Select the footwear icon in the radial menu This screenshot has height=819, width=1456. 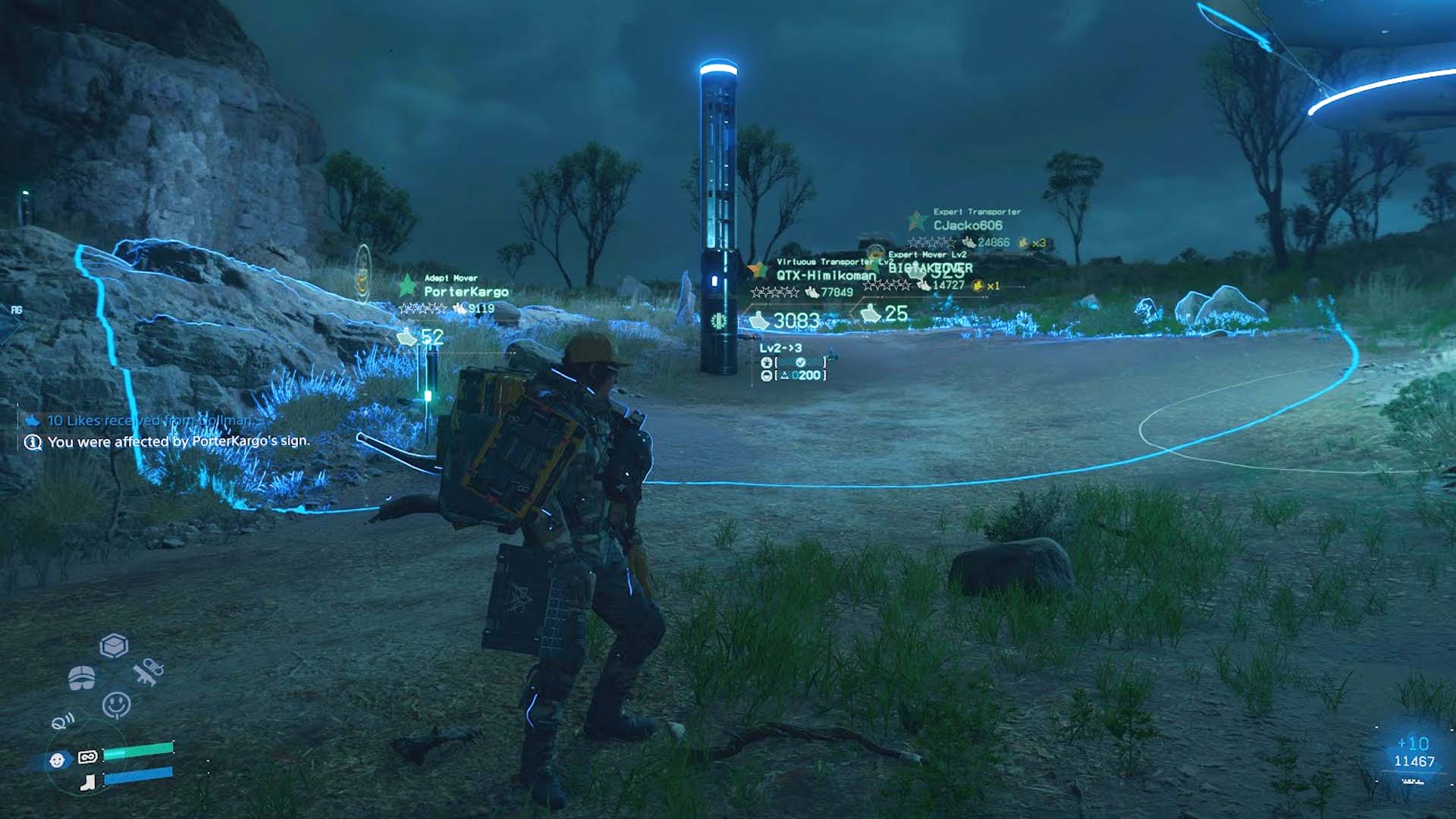point(88,783)
